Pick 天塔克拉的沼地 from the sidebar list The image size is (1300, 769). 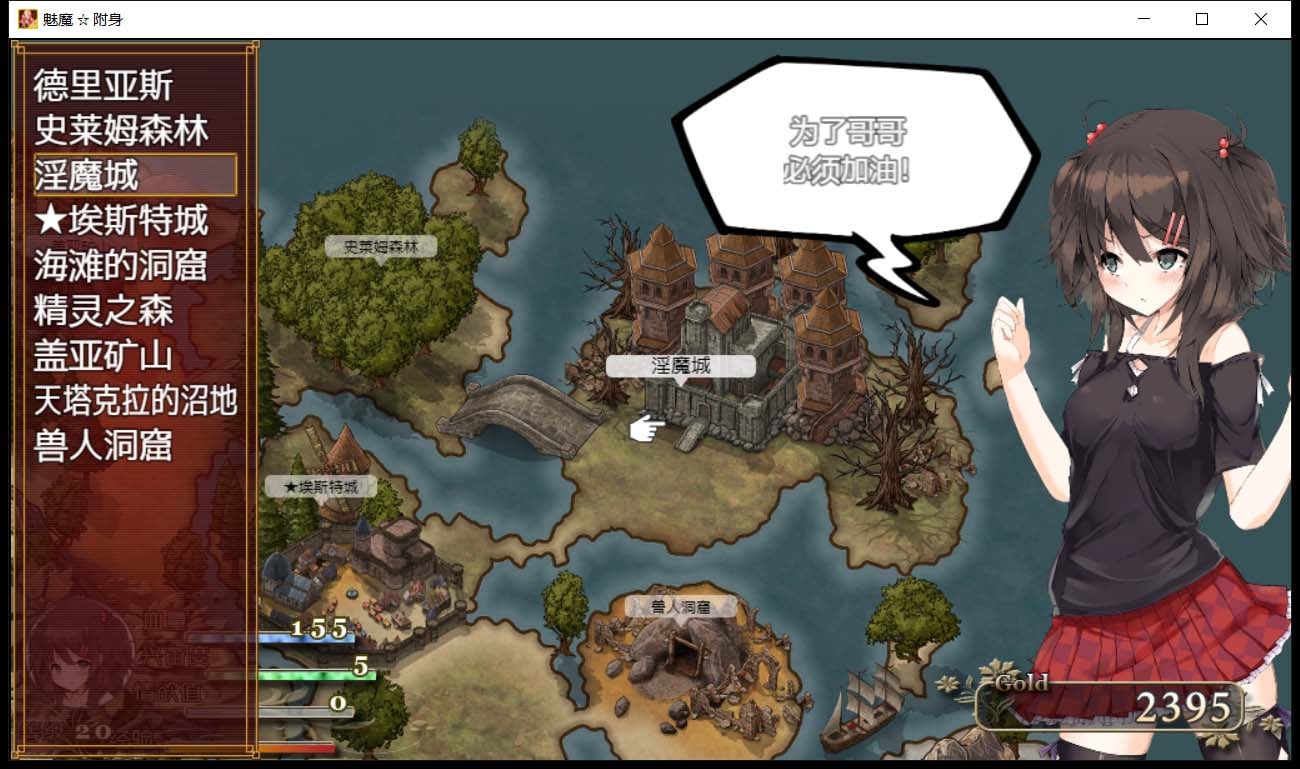(x=135, y=400)
